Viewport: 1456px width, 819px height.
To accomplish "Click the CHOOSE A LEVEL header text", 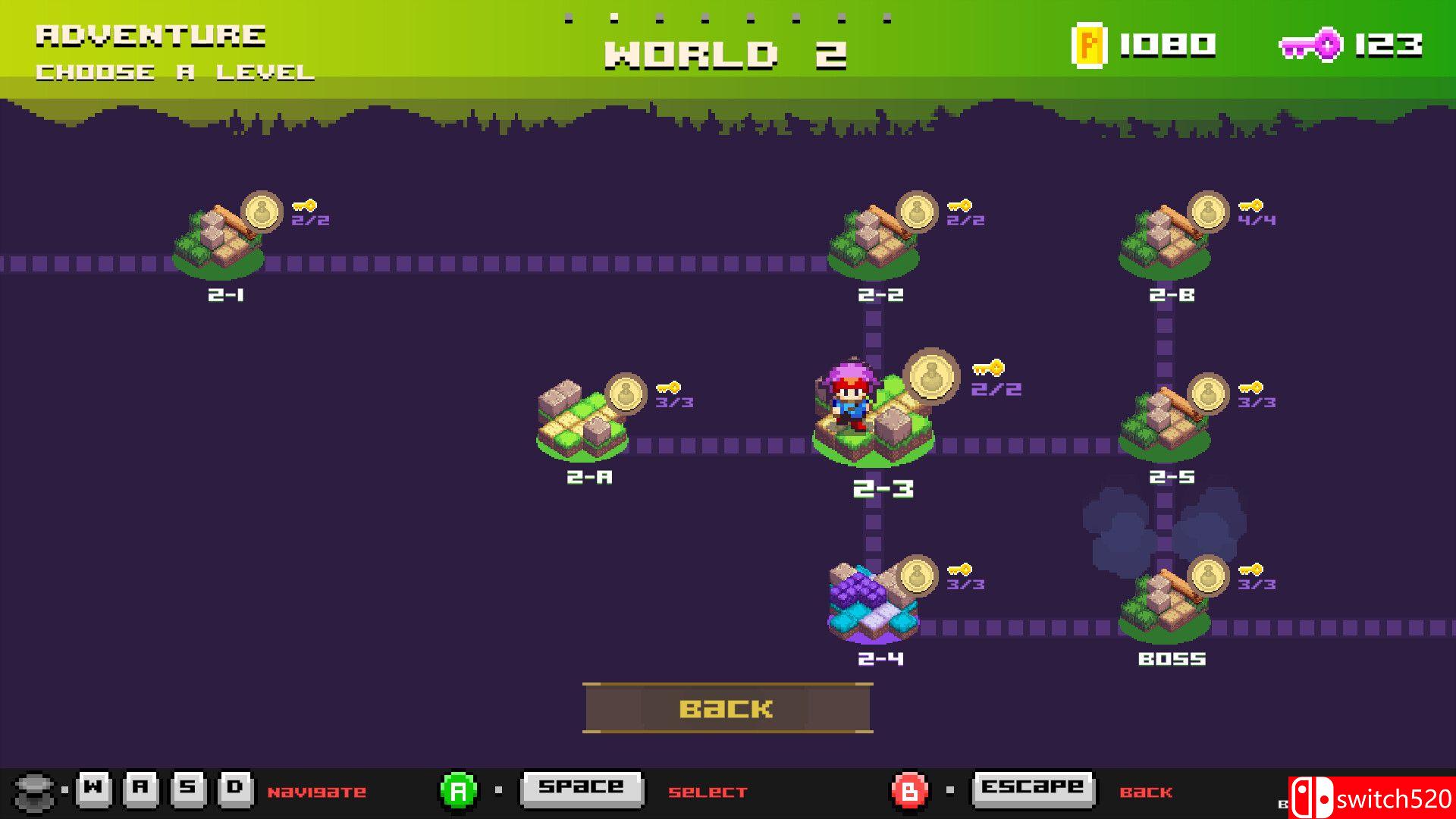I will click(x=174, y=73).
